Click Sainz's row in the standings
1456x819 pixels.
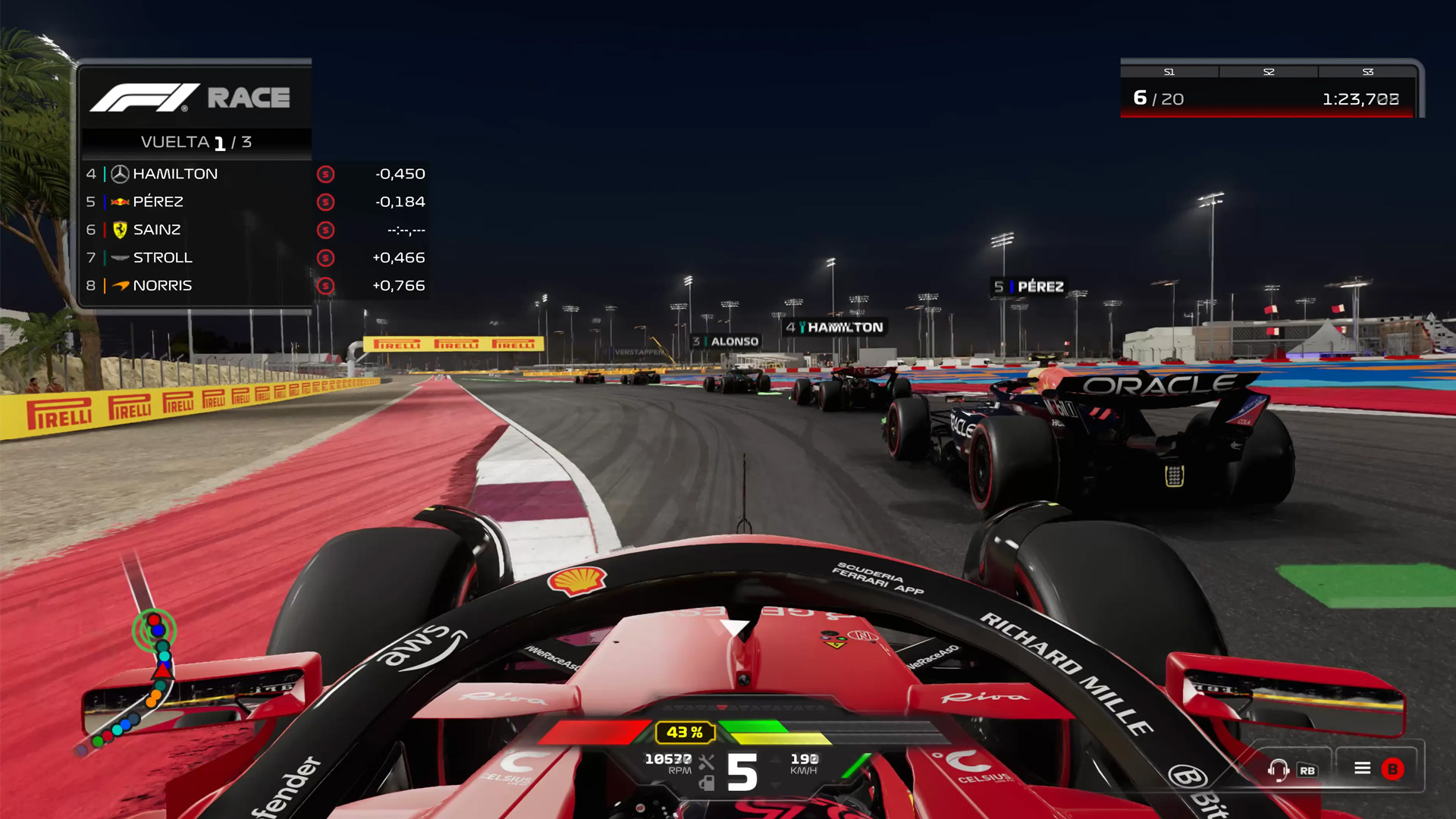click(x=254, y=230)
